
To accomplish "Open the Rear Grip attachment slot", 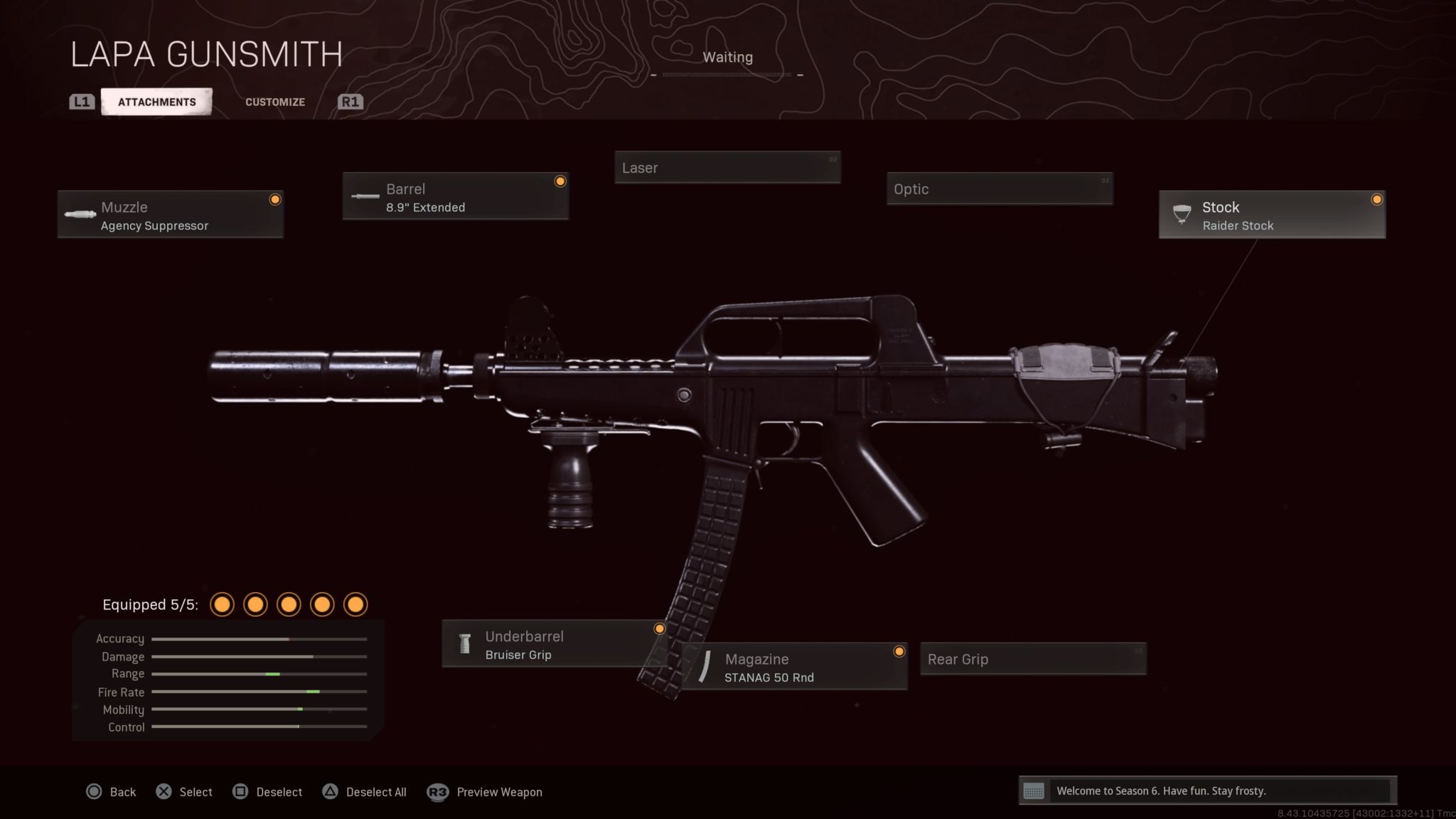I will [1033, 659].
